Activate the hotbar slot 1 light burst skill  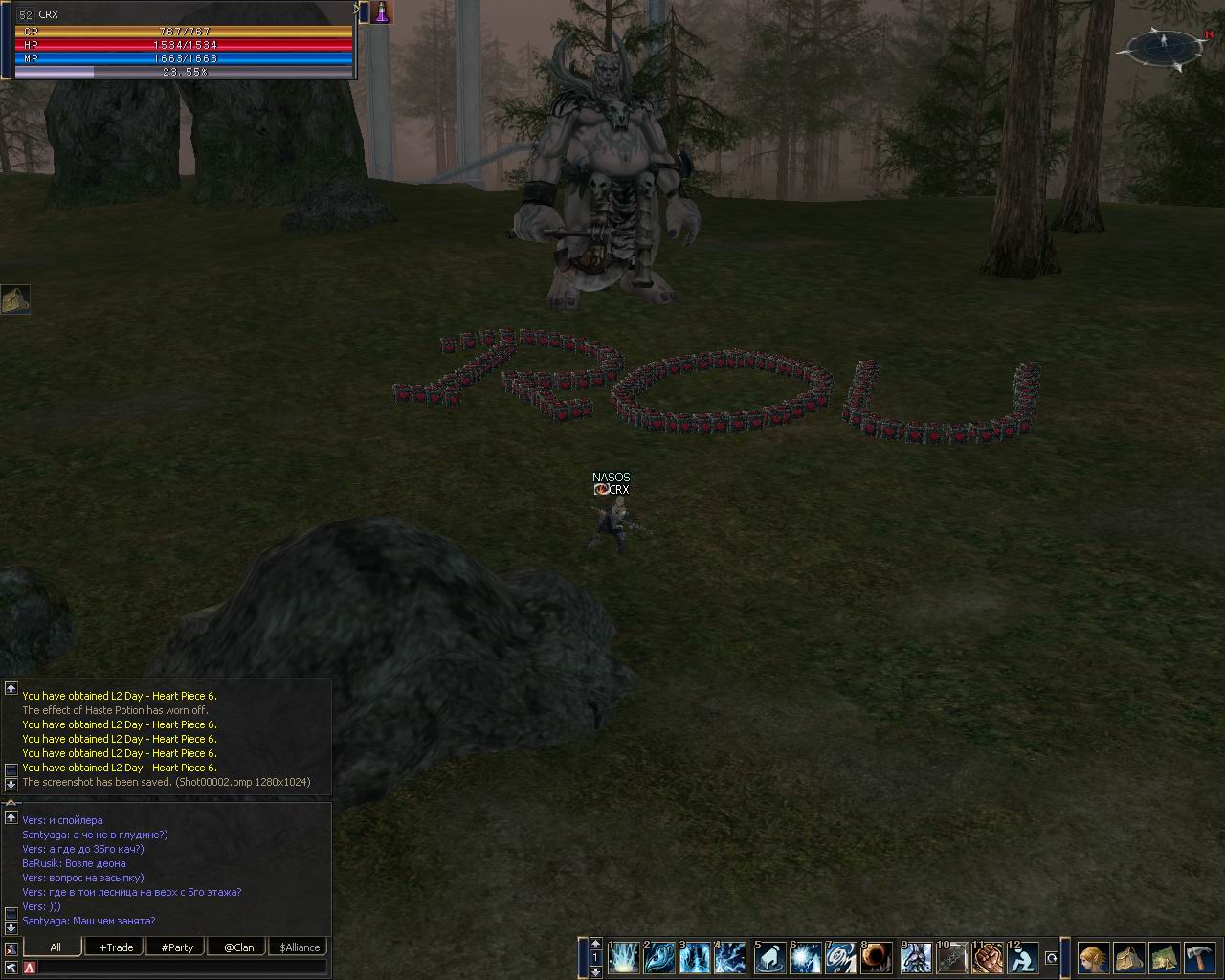(x=624, y=957)
